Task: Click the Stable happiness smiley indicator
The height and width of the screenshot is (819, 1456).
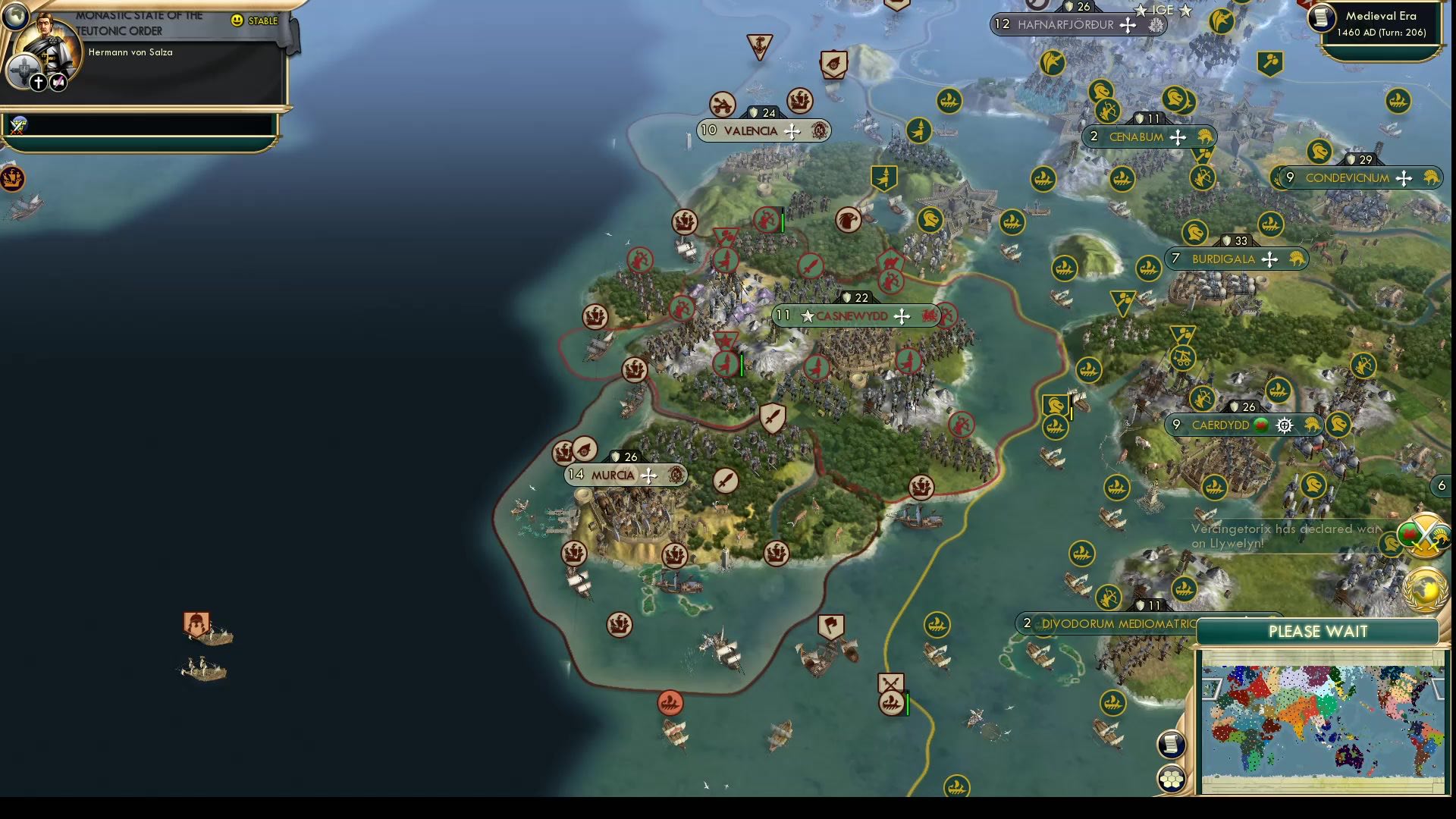Action: [237, 21]
